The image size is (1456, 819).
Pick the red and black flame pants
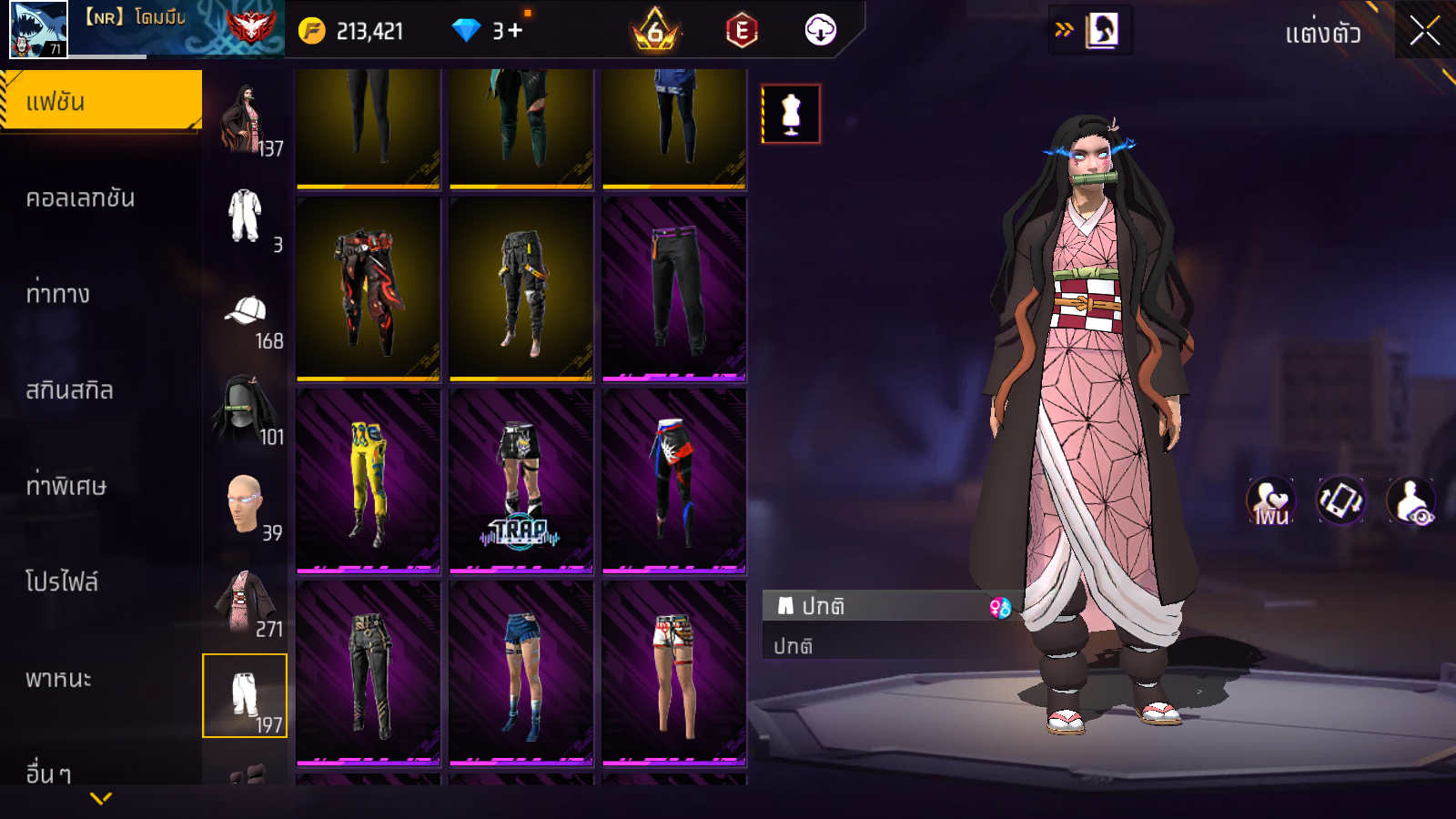point(369,289)
